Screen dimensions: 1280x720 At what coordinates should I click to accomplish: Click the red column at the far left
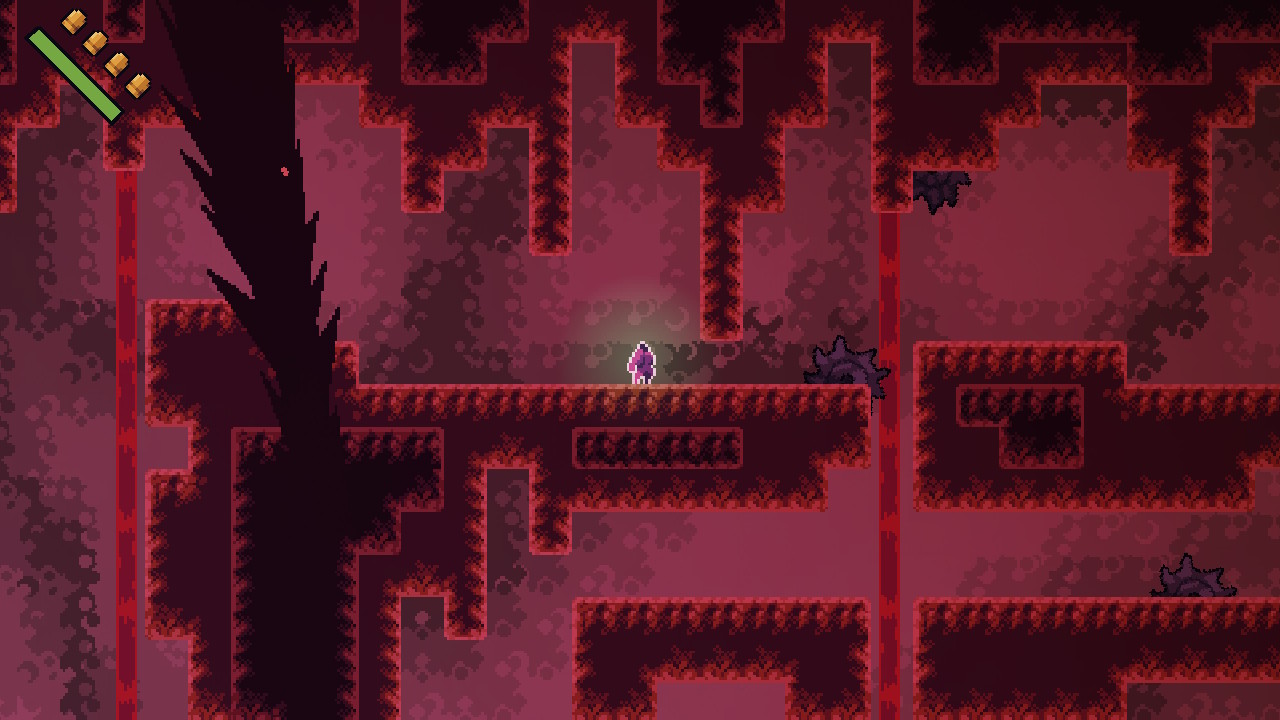(125, 300)
